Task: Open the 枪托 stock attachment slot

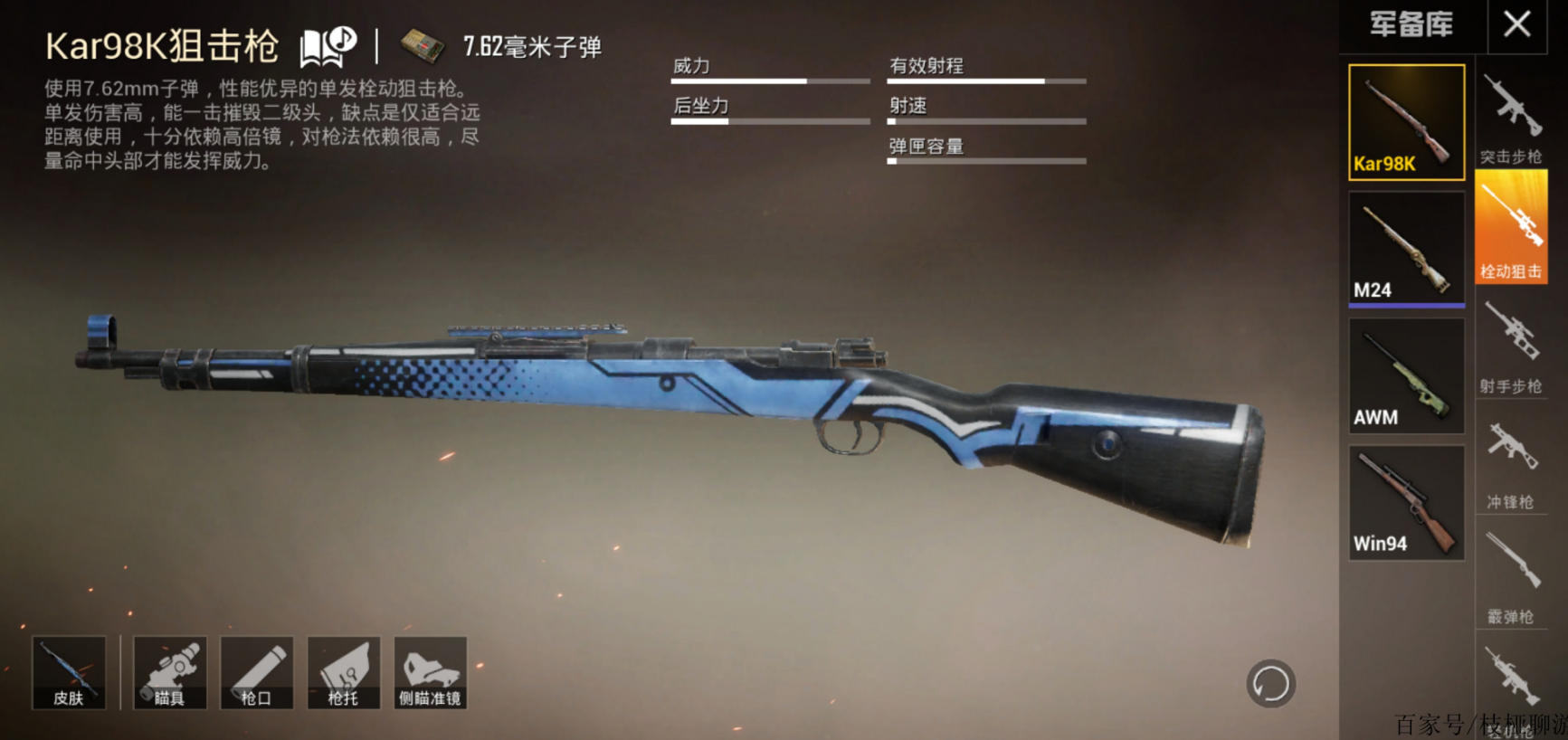Action: click(344, 672)
